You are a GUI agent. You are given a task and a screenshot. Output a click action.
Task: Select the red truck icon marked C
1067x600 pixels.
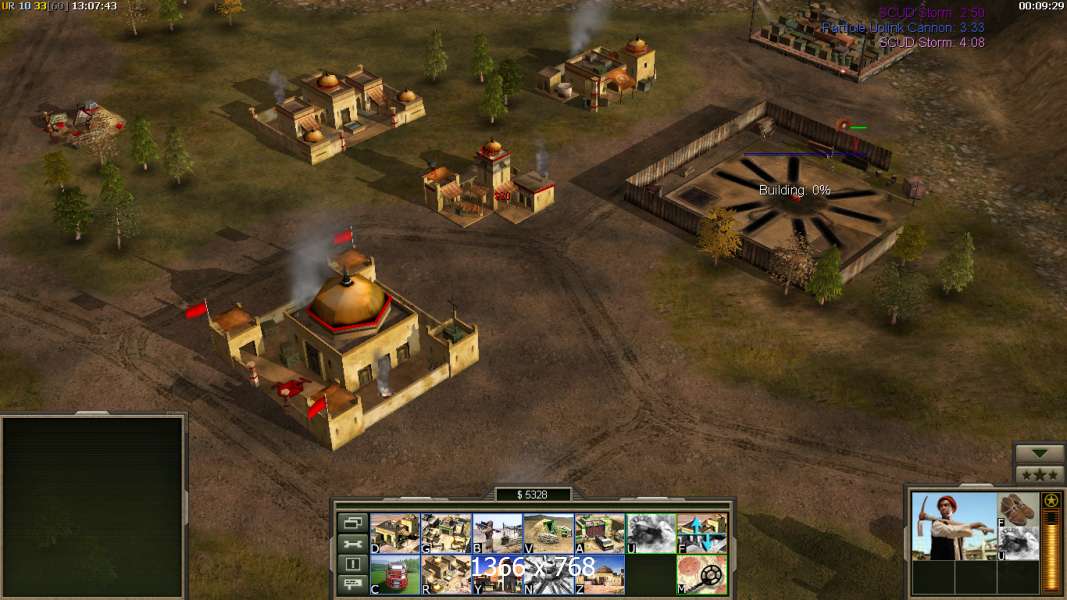(395, 575)
